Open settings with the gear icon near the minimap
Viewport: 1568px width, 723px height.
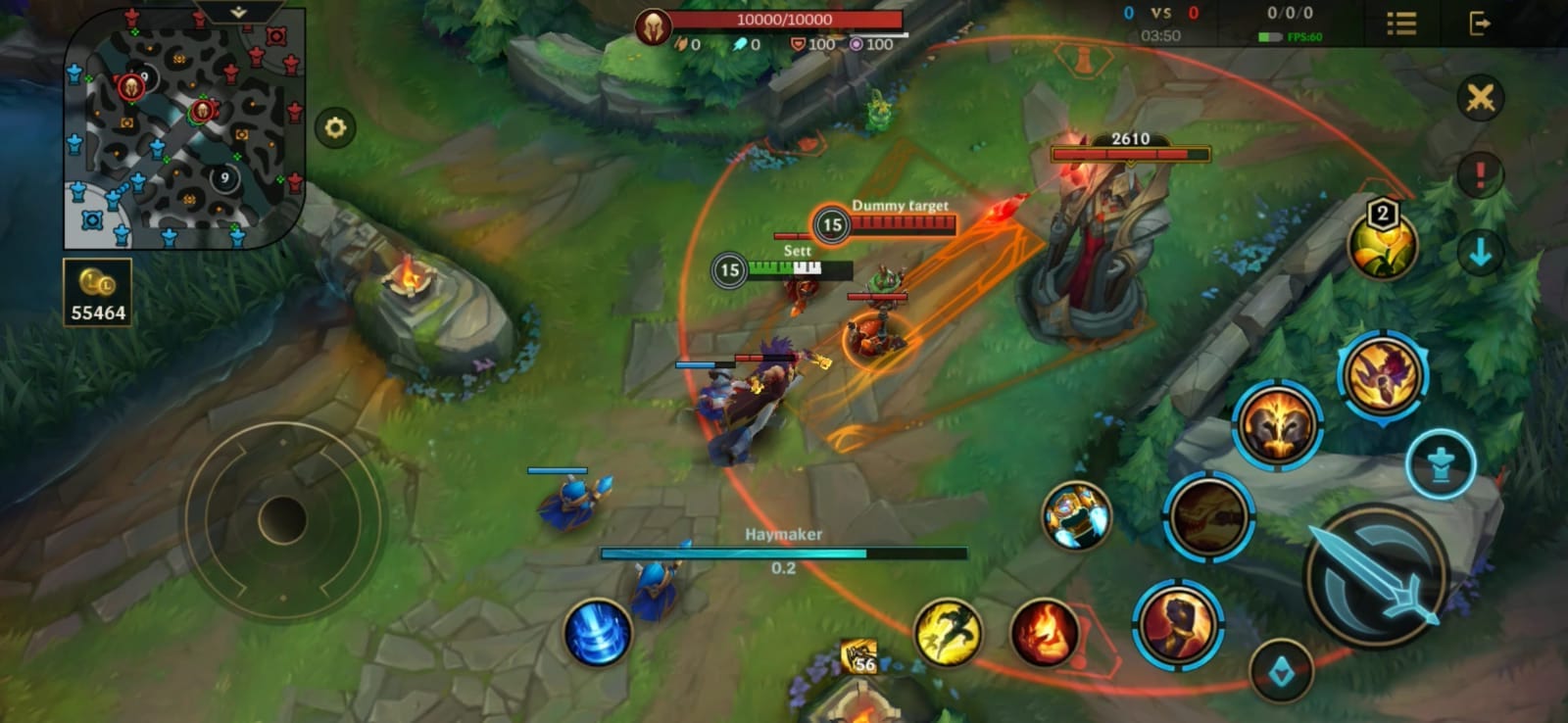pyautogui.click(x=334, y=127)
